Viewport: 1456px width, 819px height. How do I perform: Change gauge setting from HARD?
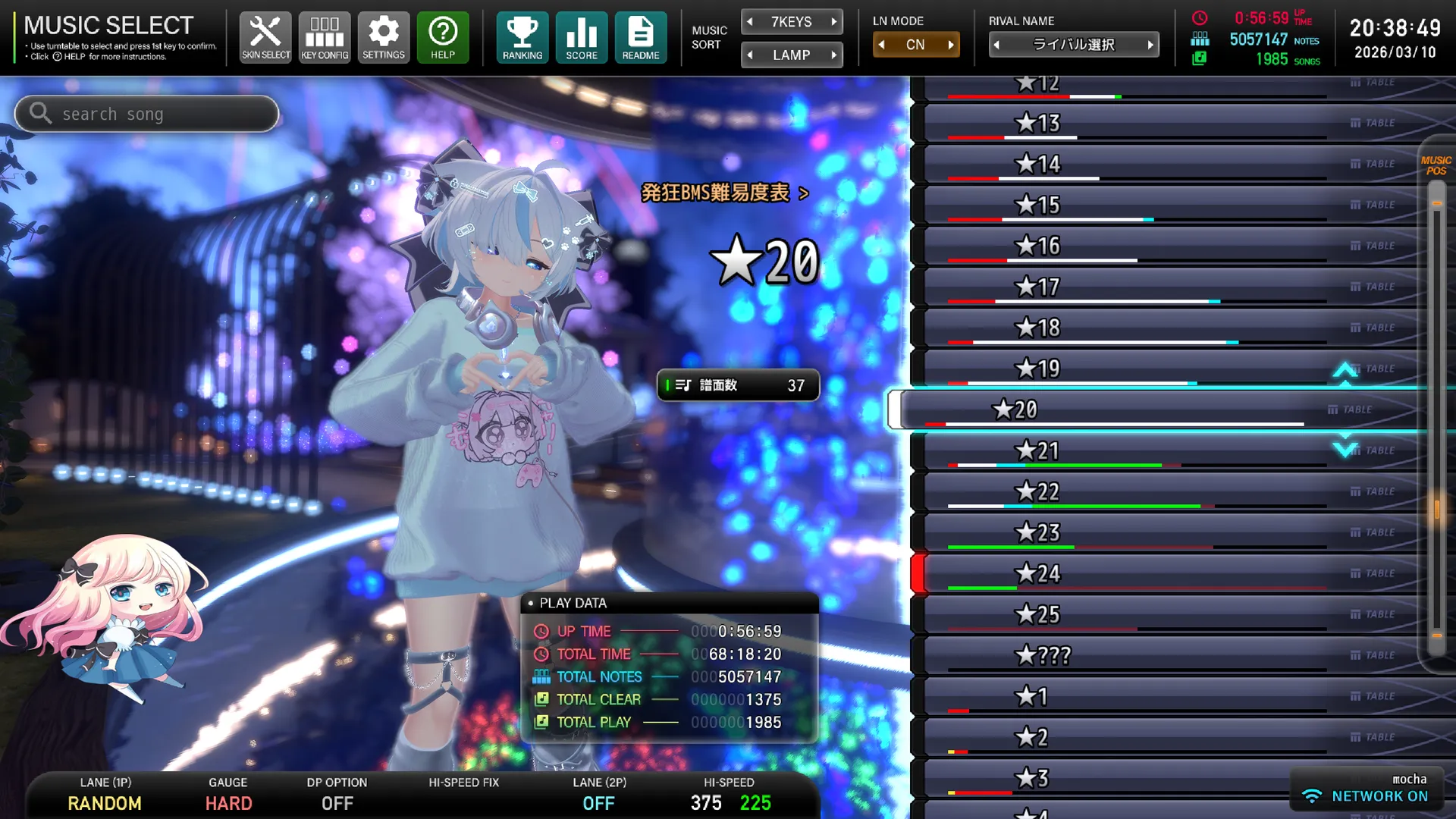pos(227,803)
